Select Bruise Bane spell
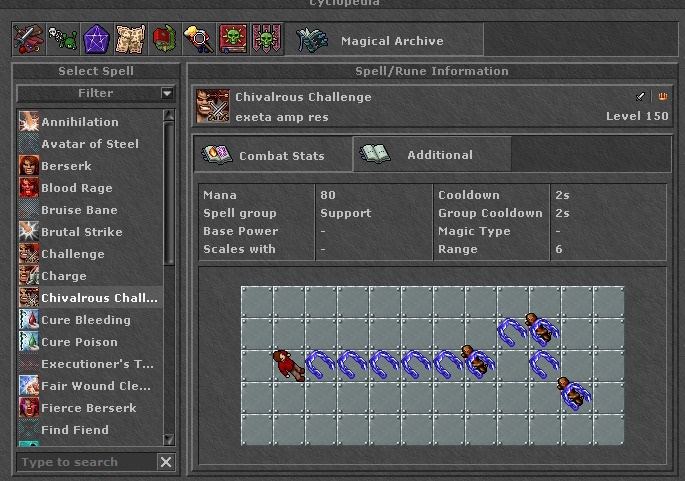 (79, 210)
